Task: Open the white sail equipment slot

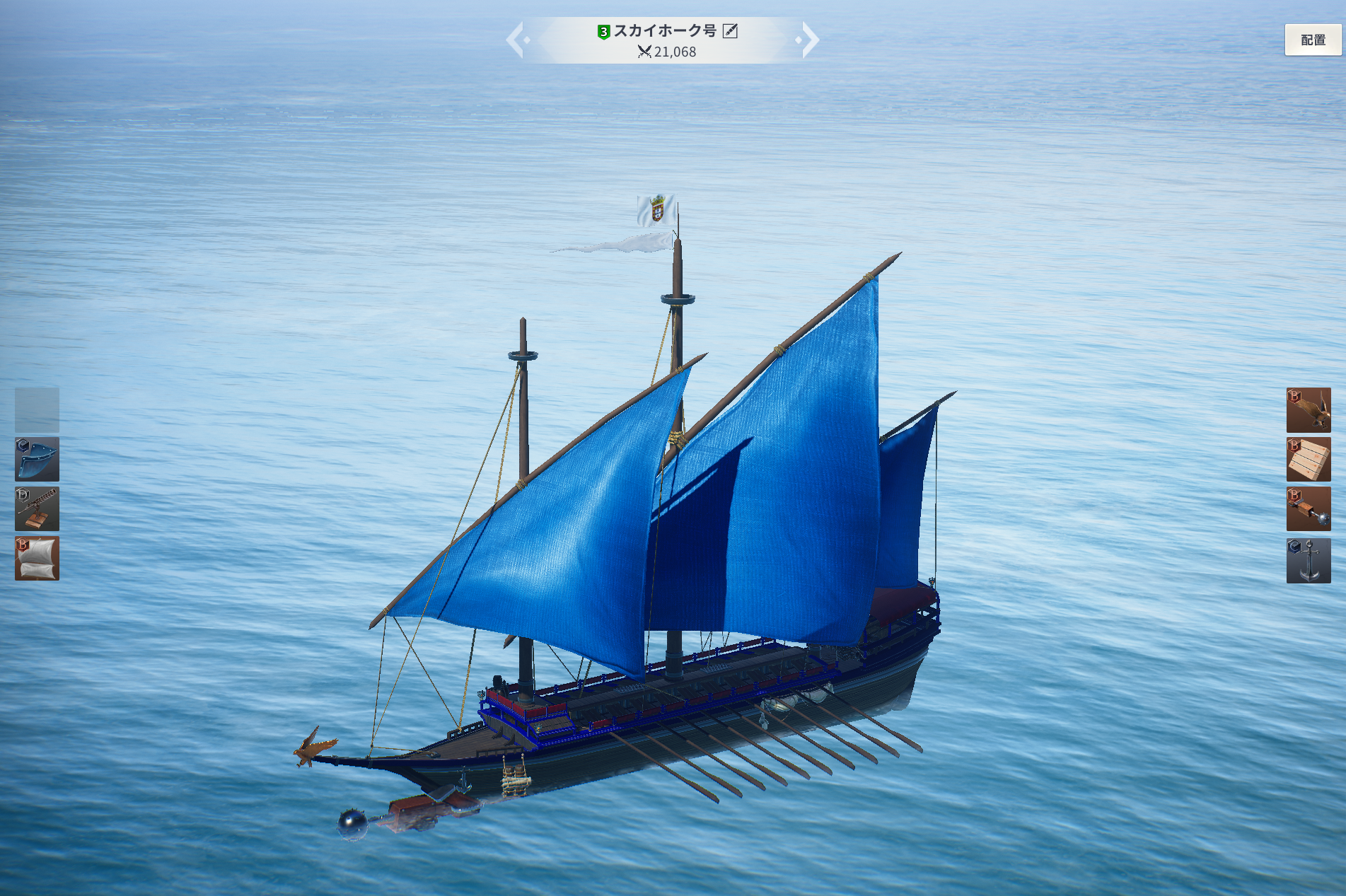Action: click(37, 559)
